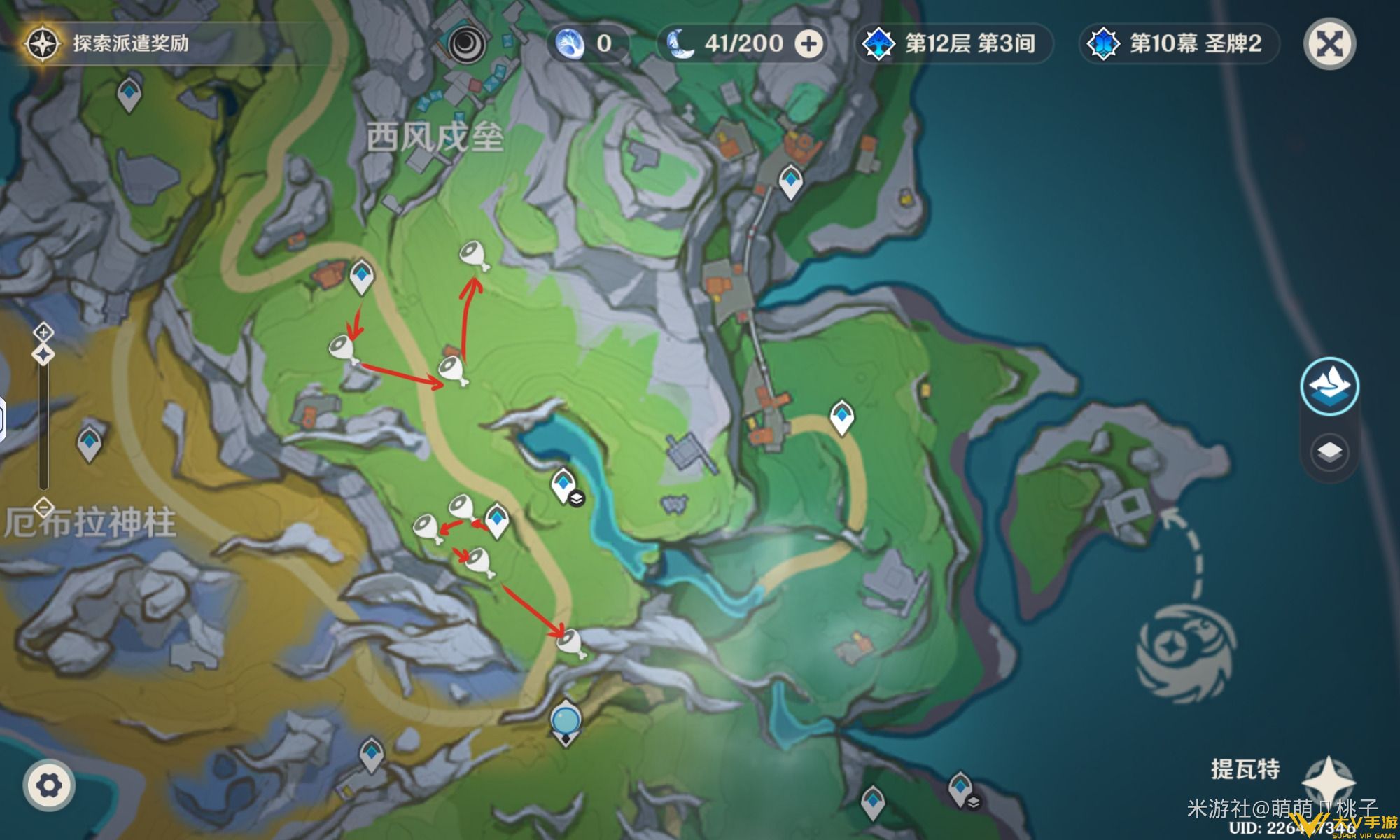Open Imaginarium Theater 第10幕 圣牌2 shortcut
1400x840 pixels.
pos(1179,44)
